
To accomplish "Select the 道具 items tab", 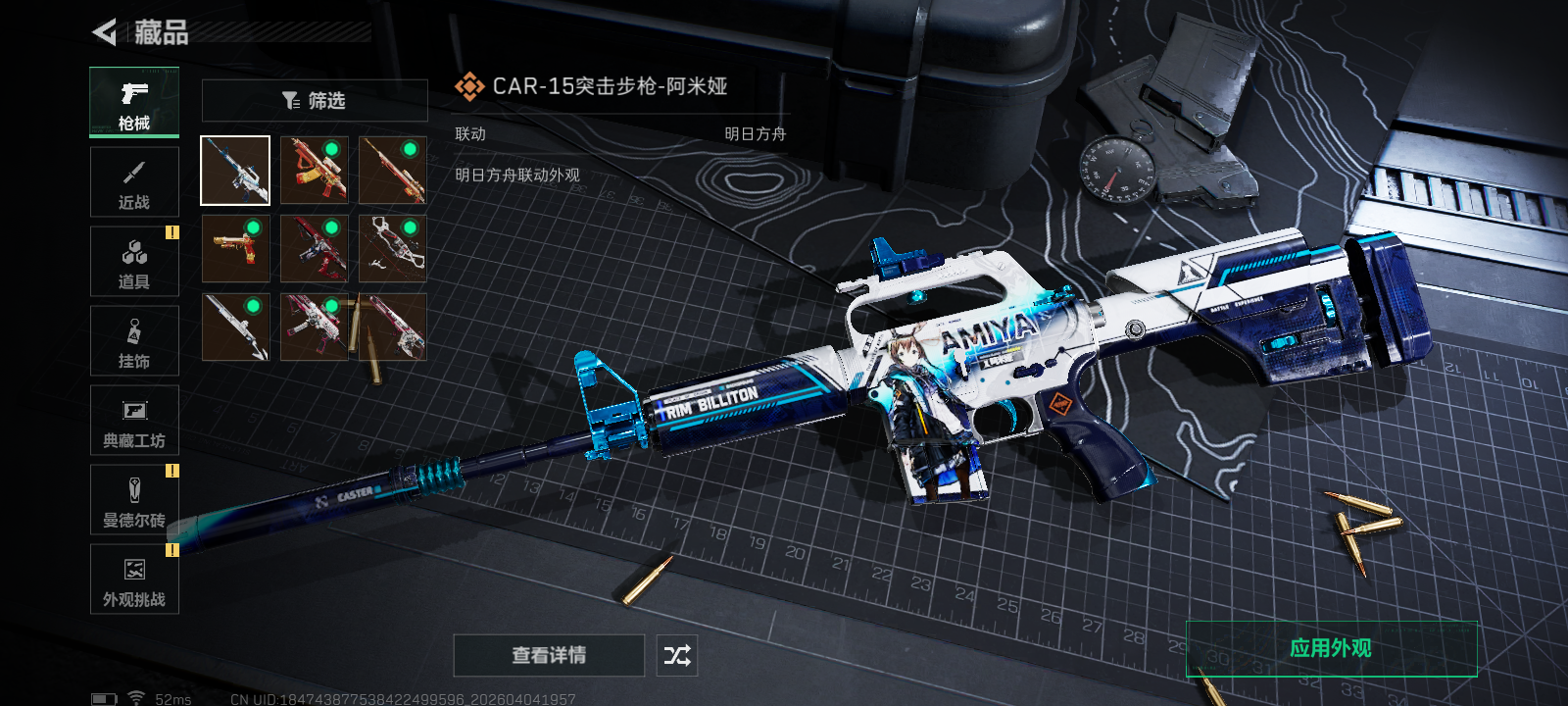I will click(x=134, y=262).
